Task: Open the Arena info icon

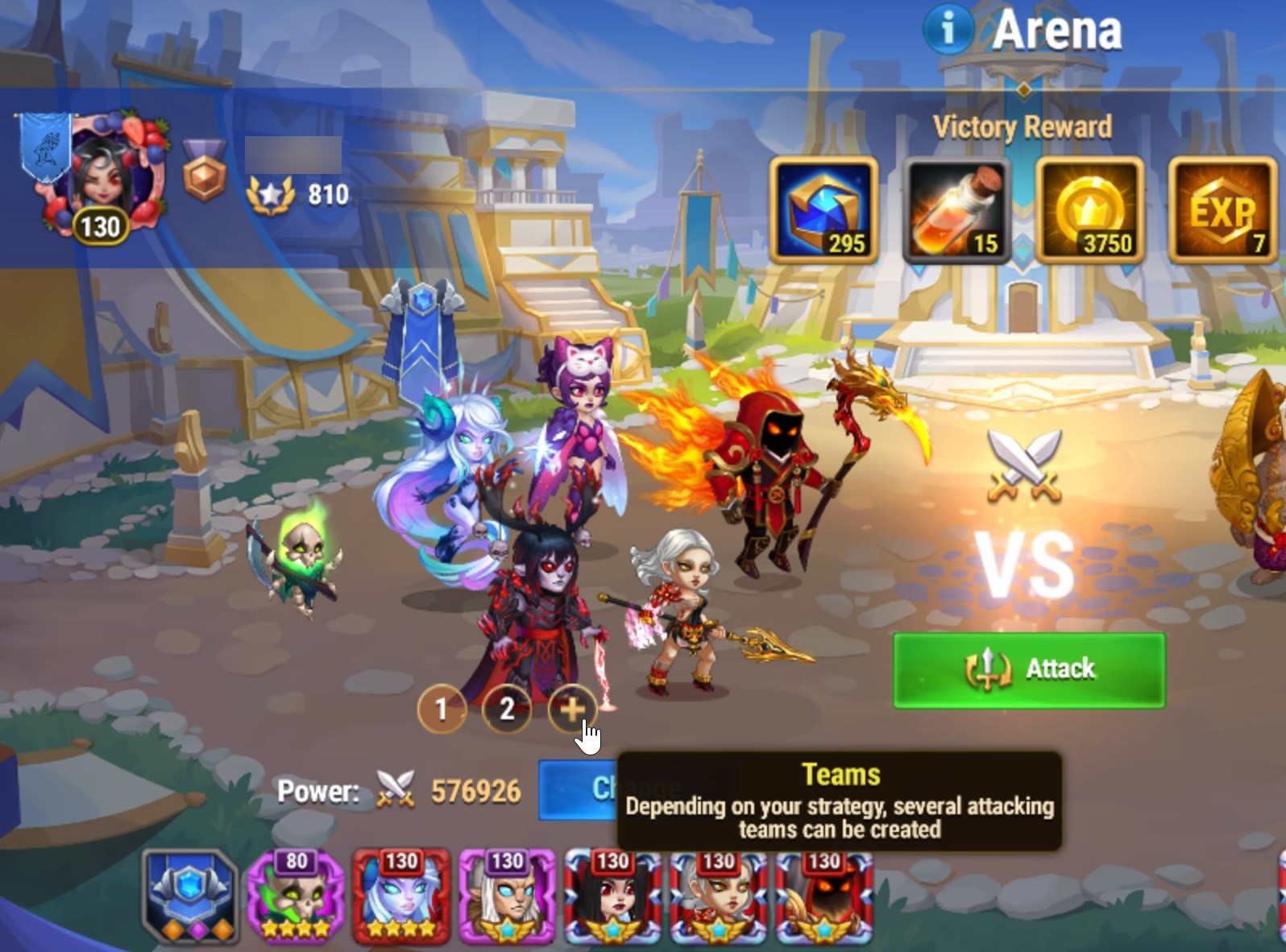Action: (x=947, y=30)
